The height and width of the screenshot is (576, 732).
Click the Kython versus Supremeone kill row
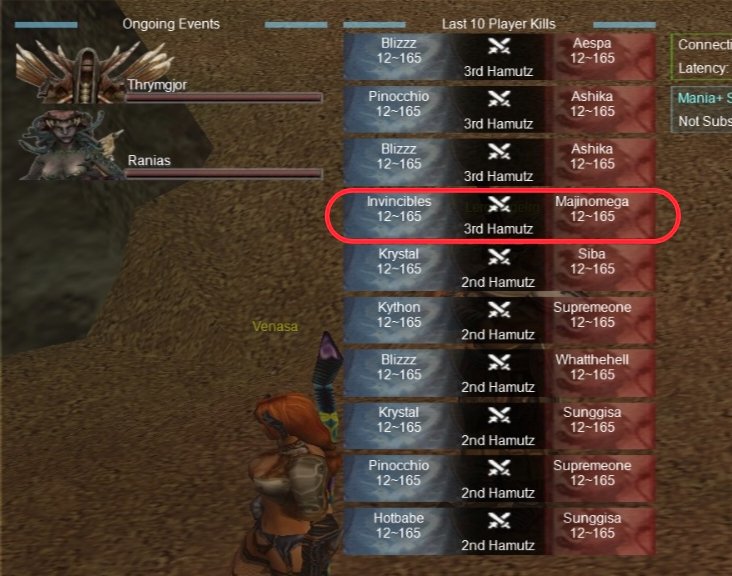click(499, 321)
